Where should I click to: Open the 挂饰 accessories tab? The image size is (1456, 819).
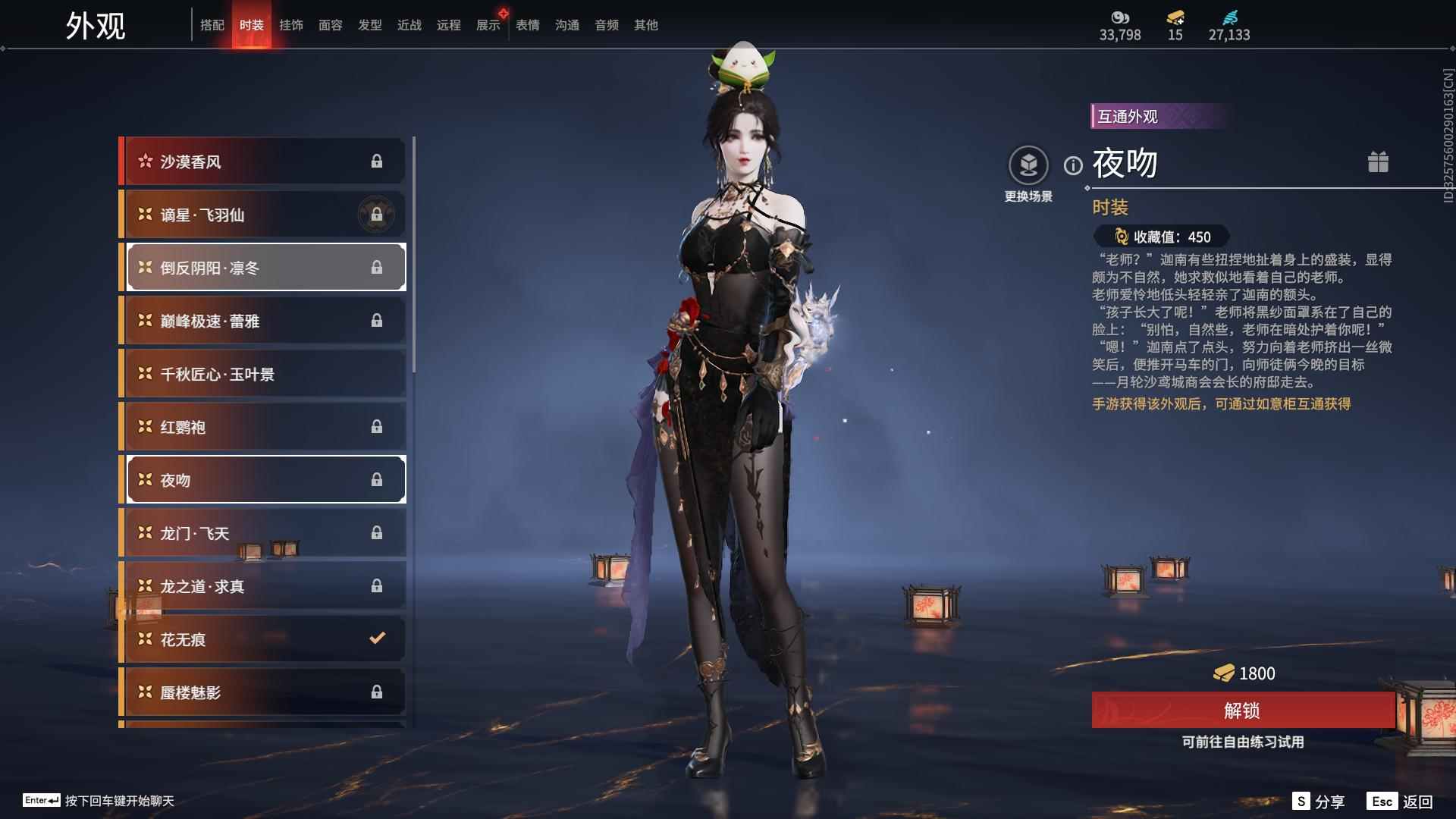(x=292, y=25)
